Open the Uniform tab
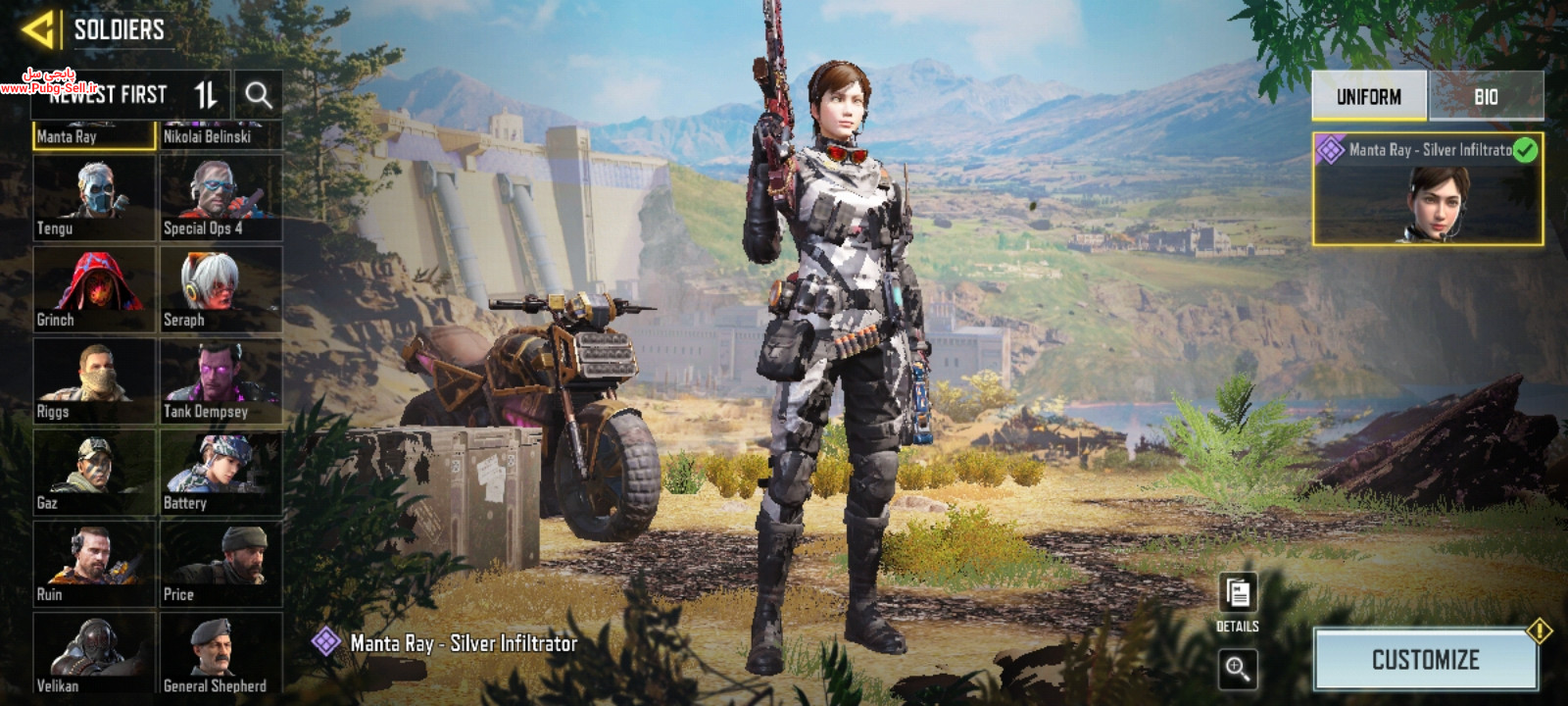This screenshot has height=706, width=1568. point(1369,96)
